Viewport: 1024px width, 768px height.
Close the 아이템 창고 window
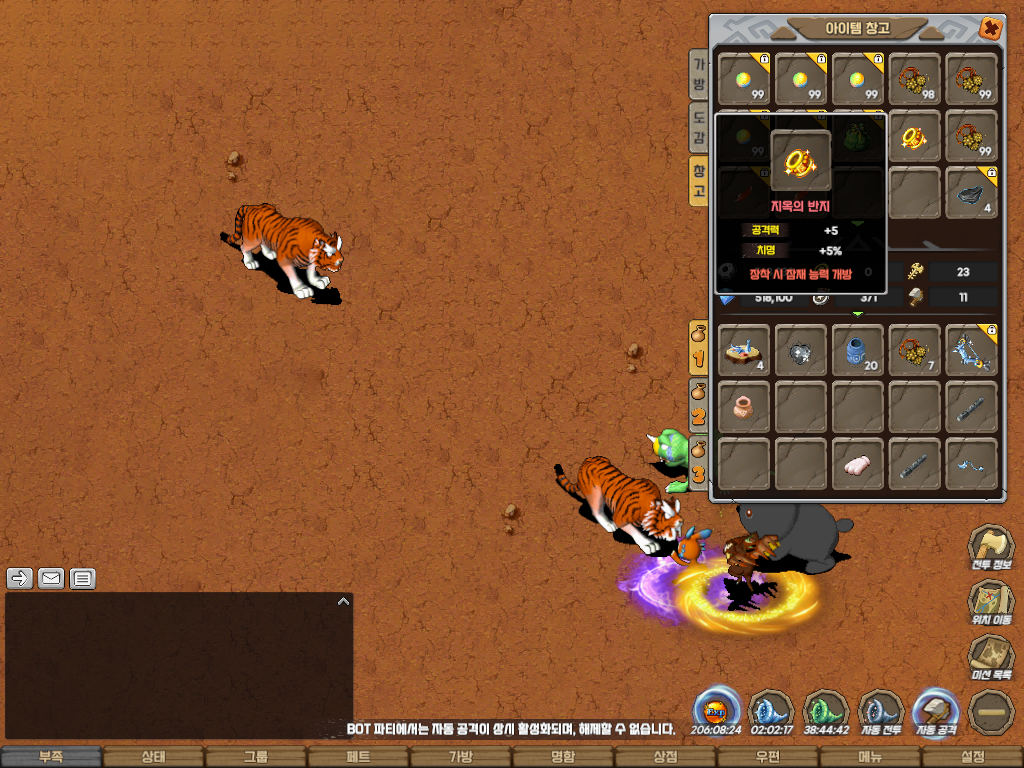click(x=990, y=28)
